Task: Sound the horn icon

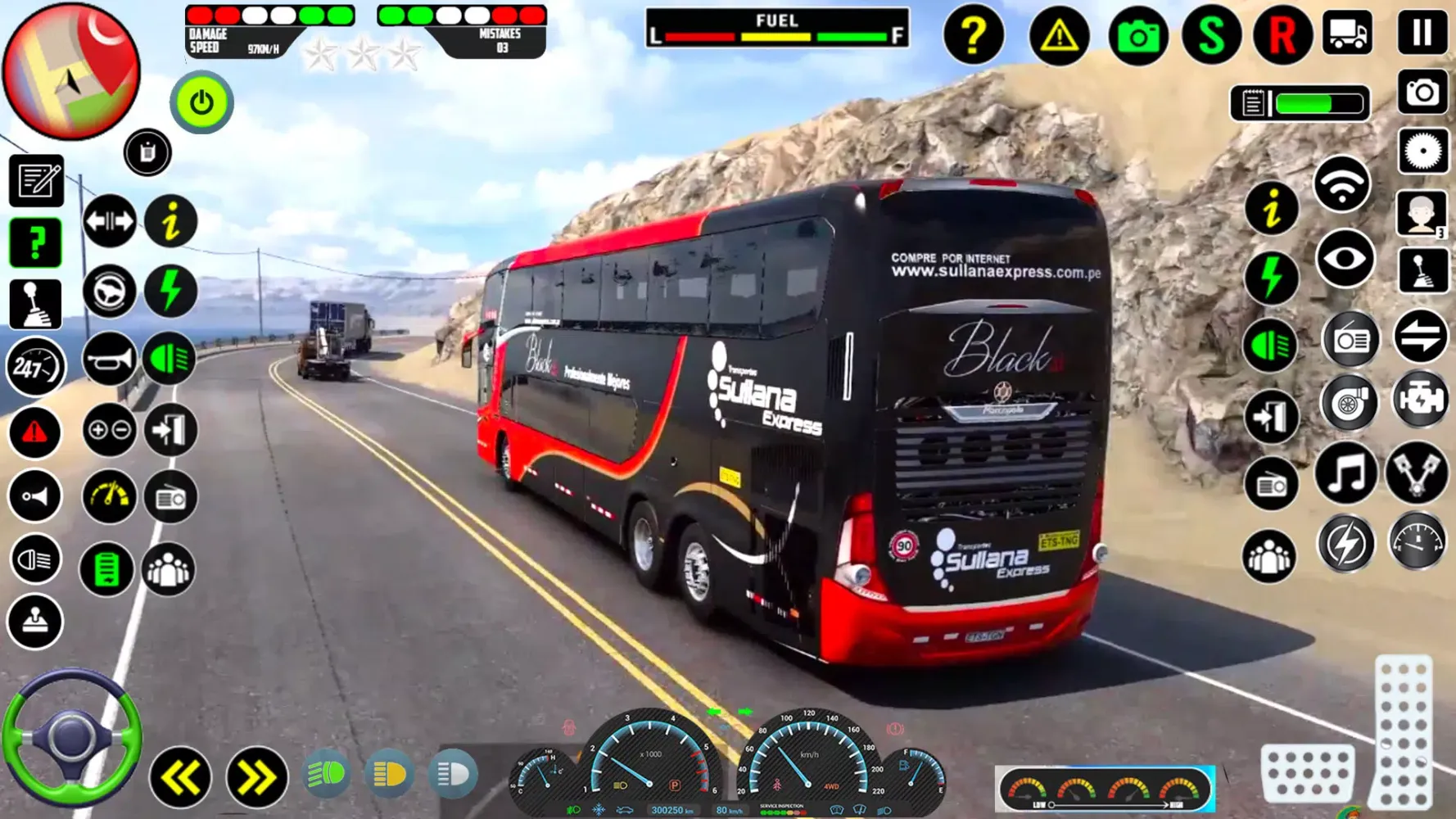Action: (x=109, y=359)
